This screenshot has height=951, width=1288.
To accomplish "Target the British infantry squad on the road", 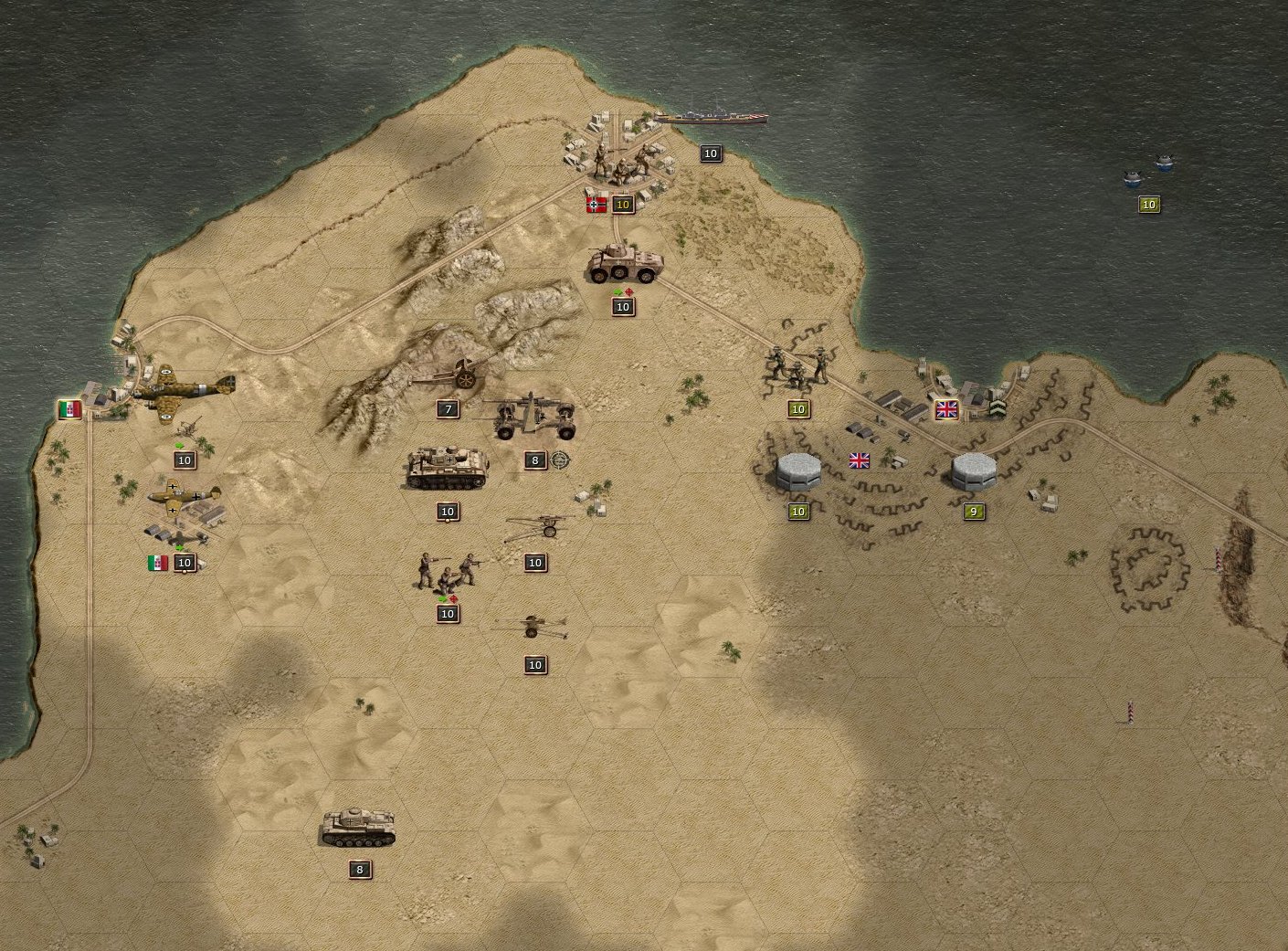I will point(797,366).
